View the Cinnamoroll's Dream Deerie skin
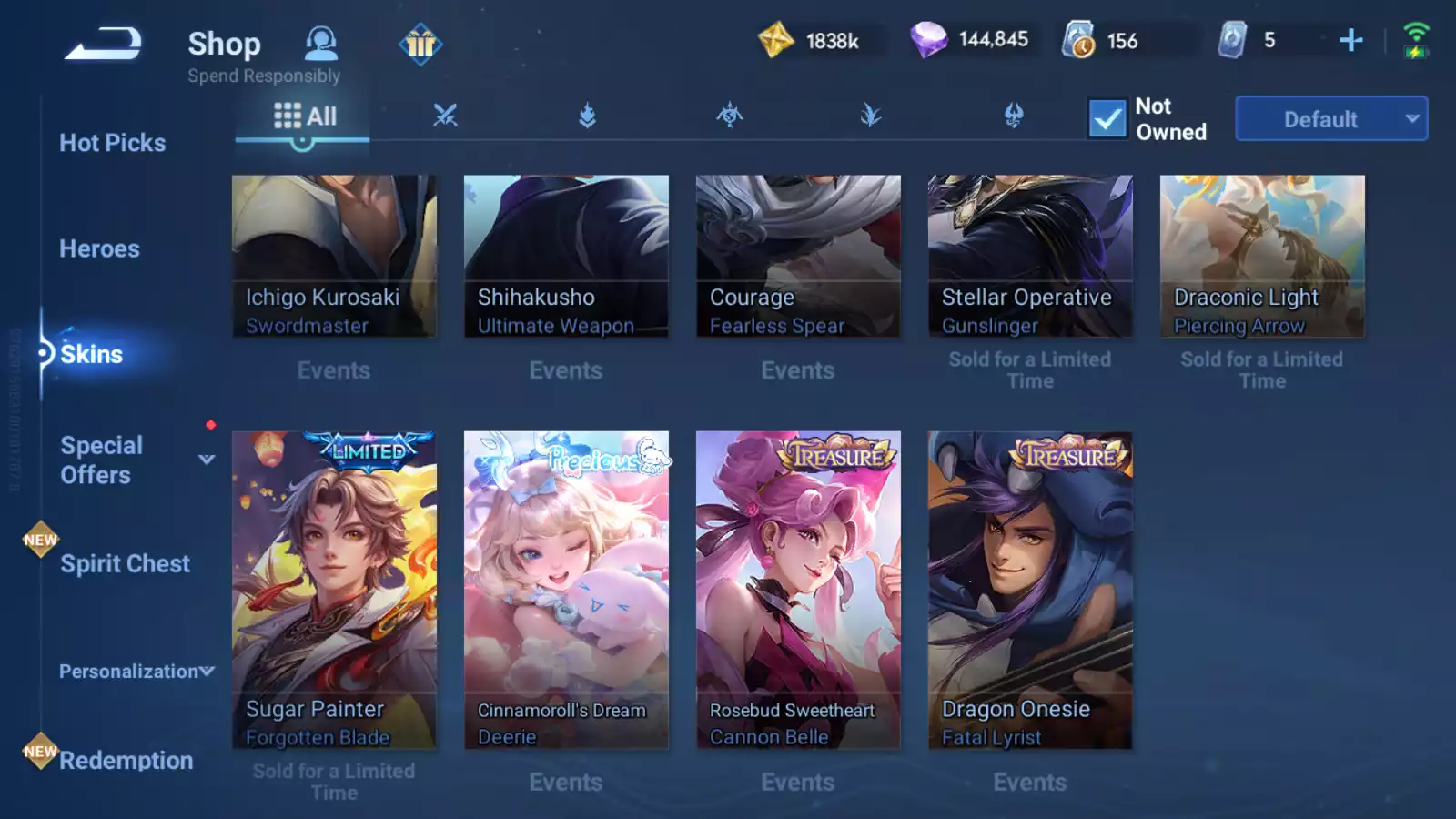This screenshot has height=819, width=1456. [566, 590]
